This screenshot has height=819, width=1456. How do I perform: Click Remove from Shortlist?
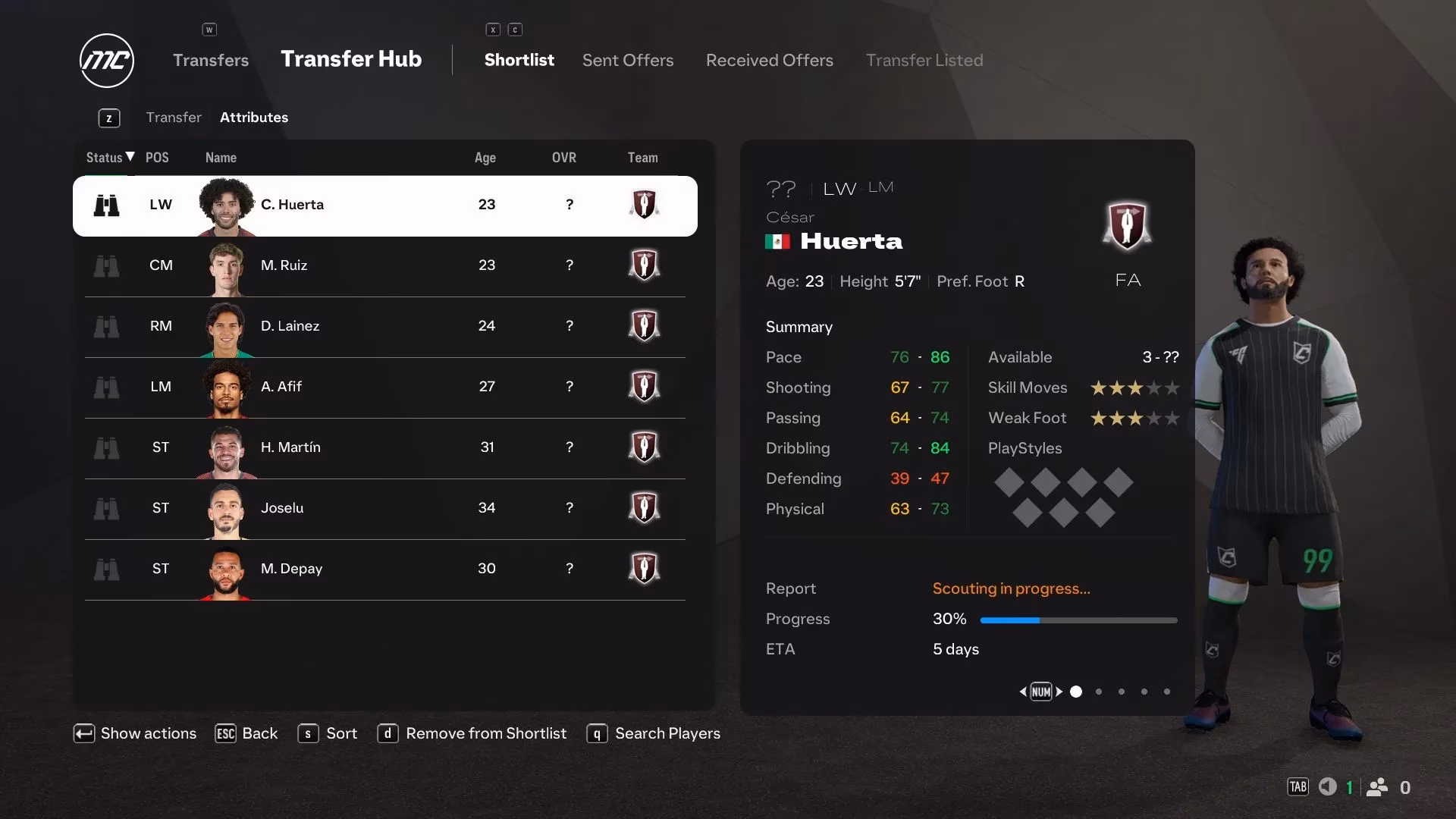tap(485, 733)
